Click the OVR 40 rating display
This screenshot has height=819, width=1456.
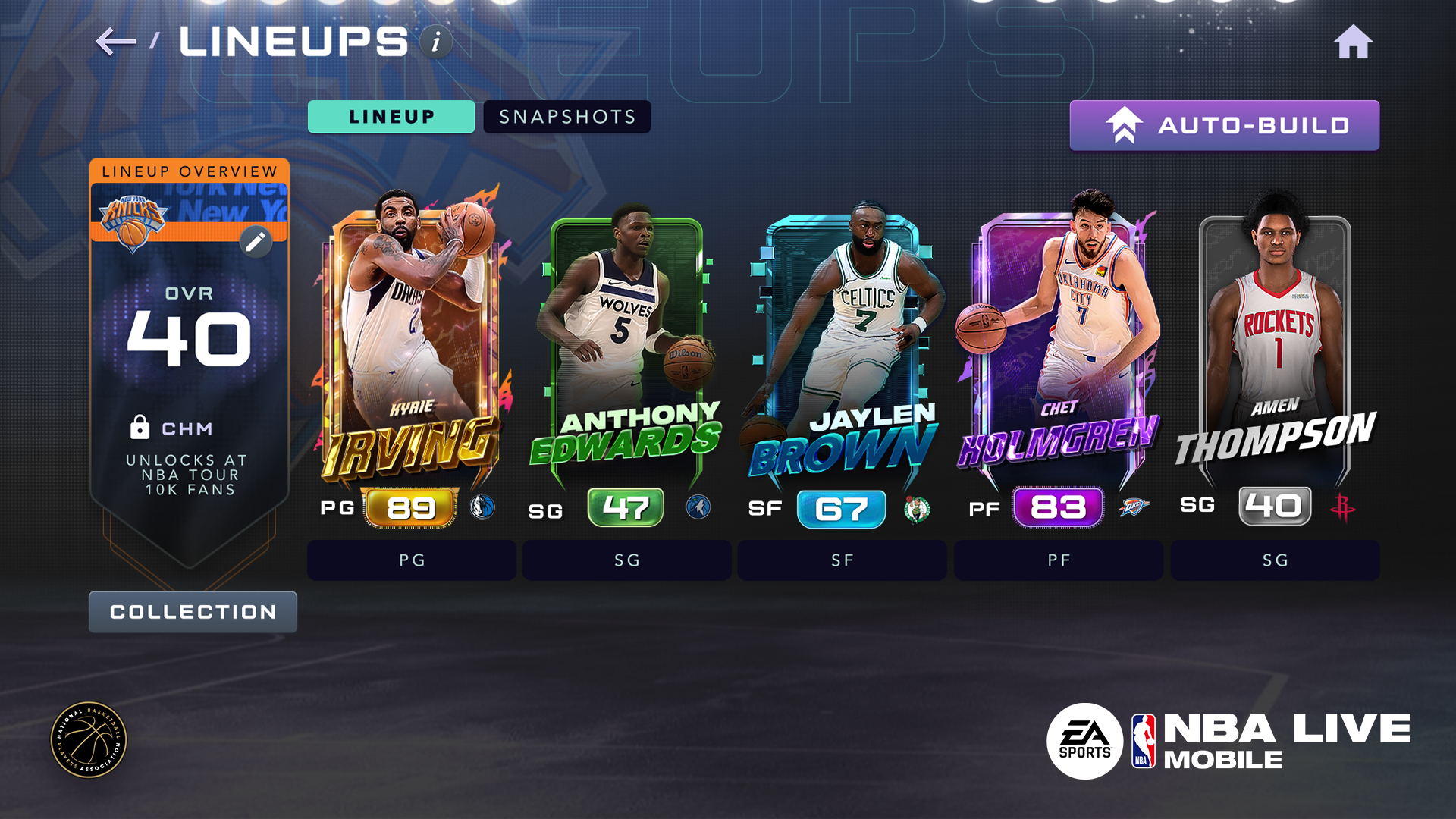pyautogui.click(x=190, y=326)
